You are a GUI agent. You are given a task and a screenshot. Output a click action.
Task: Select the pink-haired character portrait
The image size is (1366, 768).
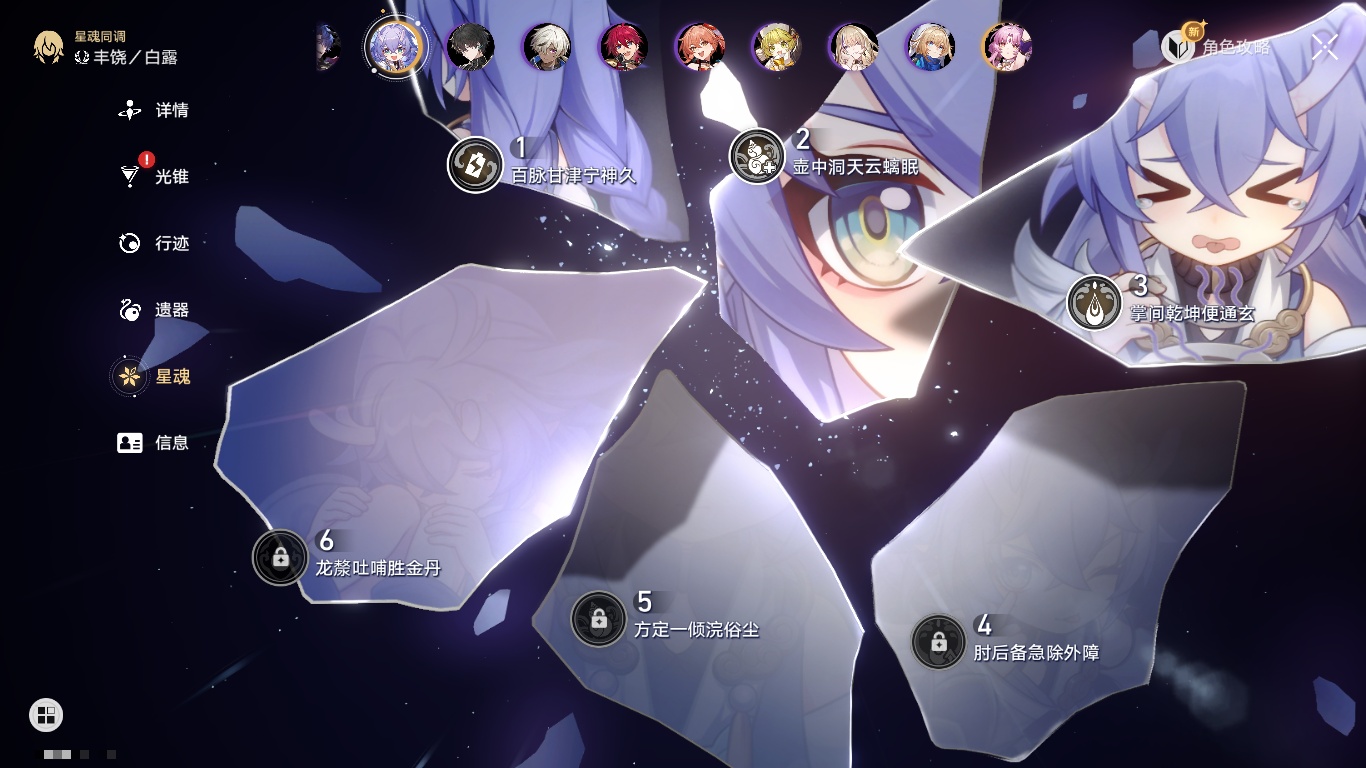pyautogui.click(x=1007, y=46)
